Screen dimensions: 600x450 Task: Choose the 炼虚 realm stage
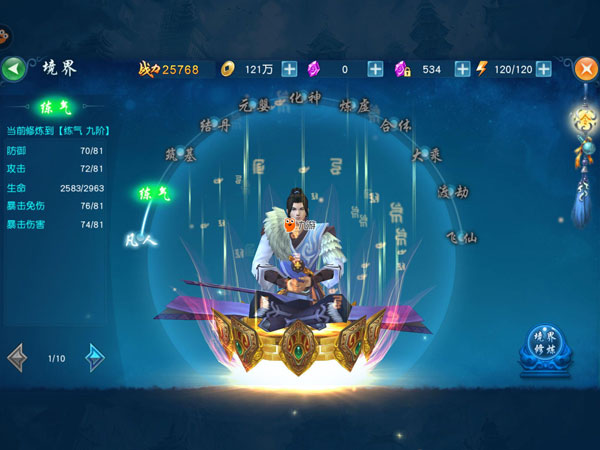(354, 105)
